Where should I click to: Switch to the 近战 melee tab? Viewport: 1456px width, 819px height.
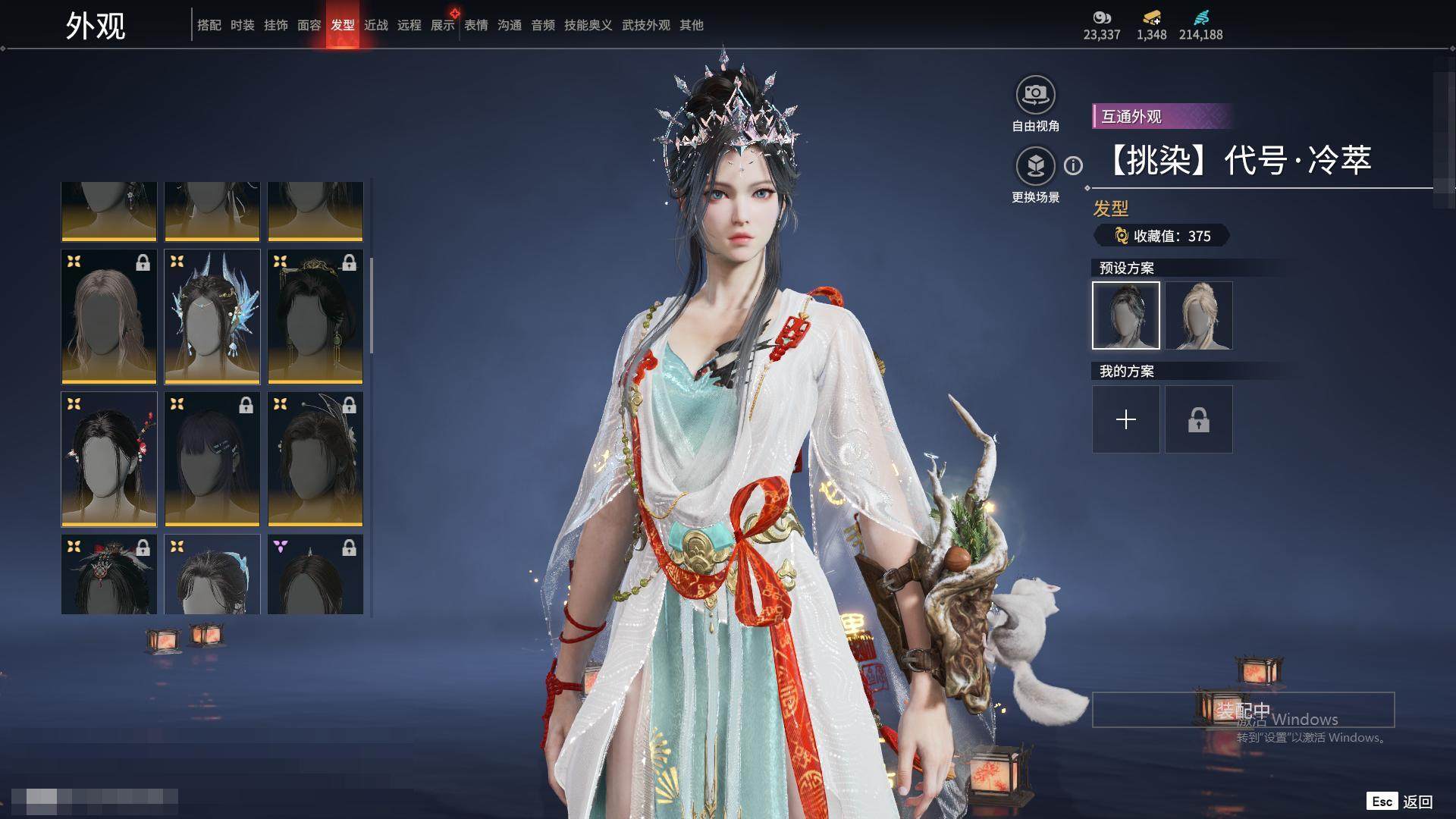[376, 25]
